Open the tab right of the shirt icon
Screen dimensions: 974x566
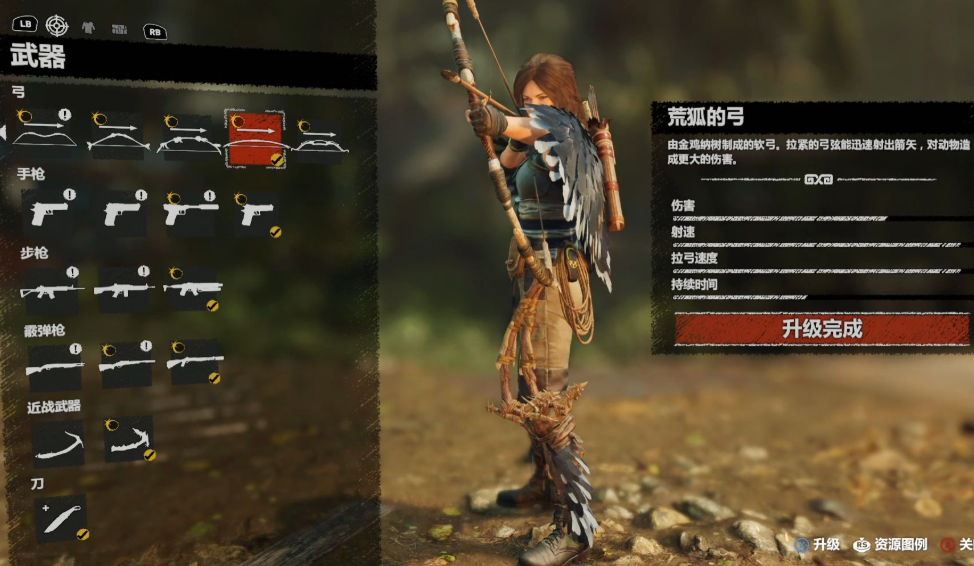click(x=119, y=29)
